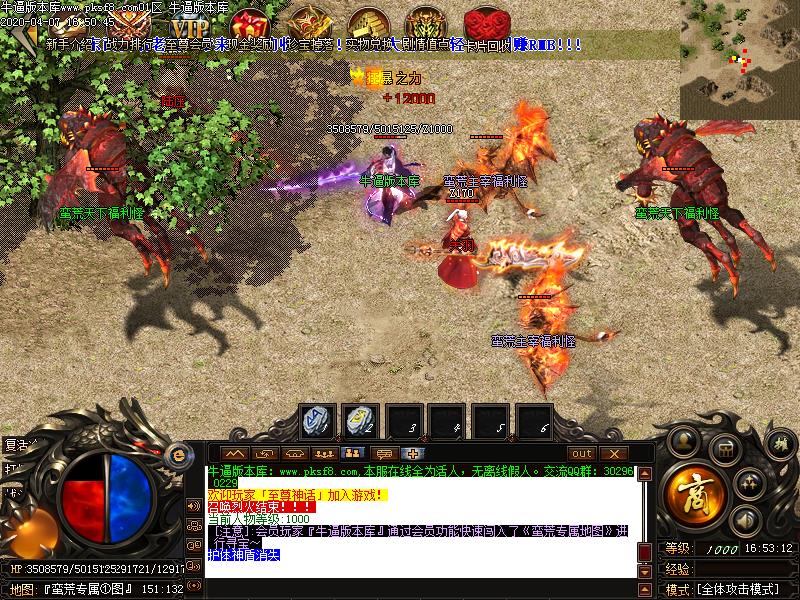The height and width of the screenshot is (600, 800).
Task: Open the gold bars exchange icon
Action: coord(368,24)
